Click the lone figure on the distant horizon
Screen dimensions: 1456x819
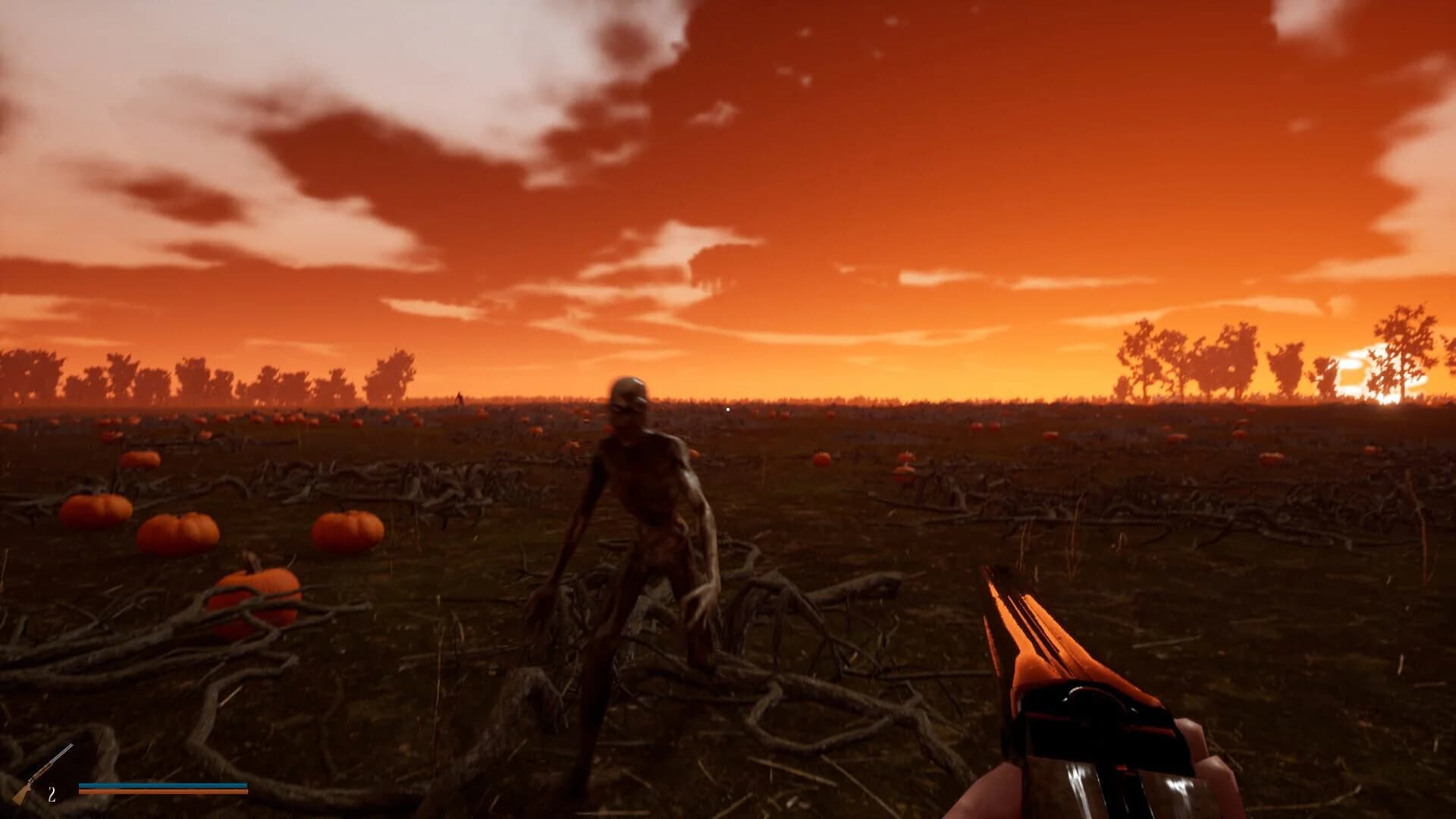[x=459, y=397]
